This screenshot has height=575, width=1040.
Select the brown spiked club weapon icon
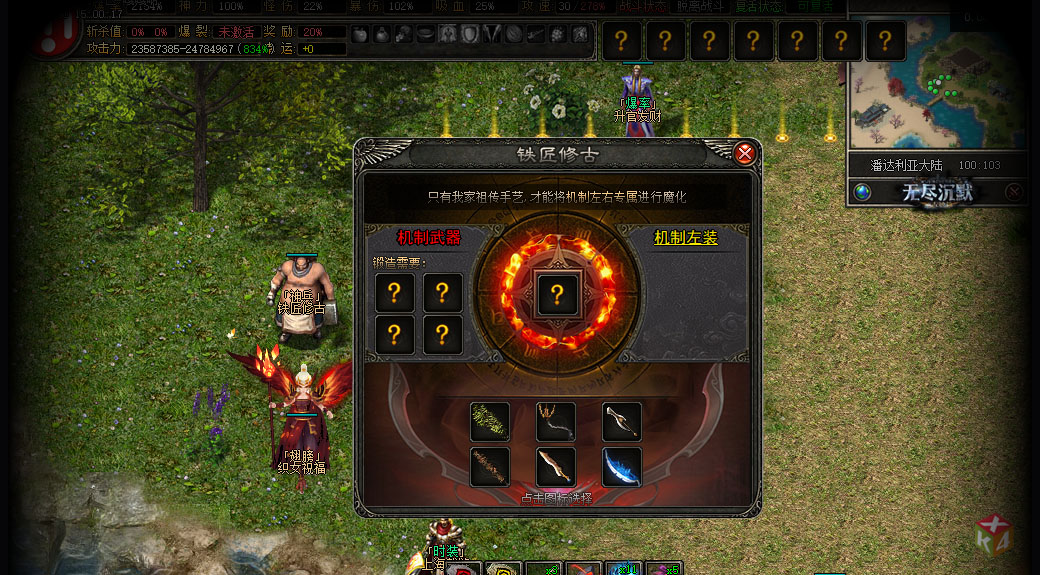pyautogui.click(x=490, y=467)
